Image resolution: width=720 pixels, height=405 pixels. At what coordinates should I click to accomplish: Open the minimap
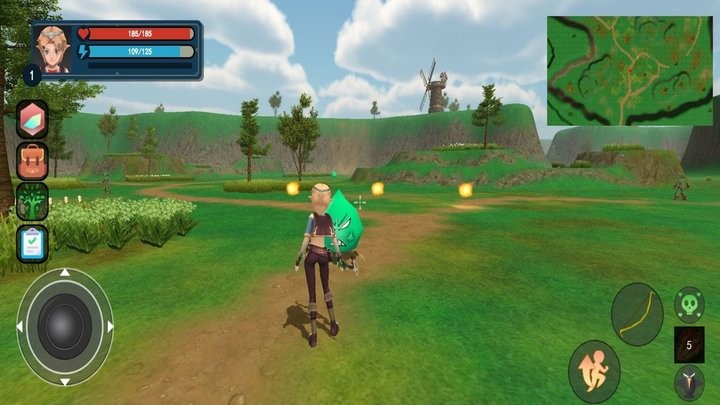630,70
